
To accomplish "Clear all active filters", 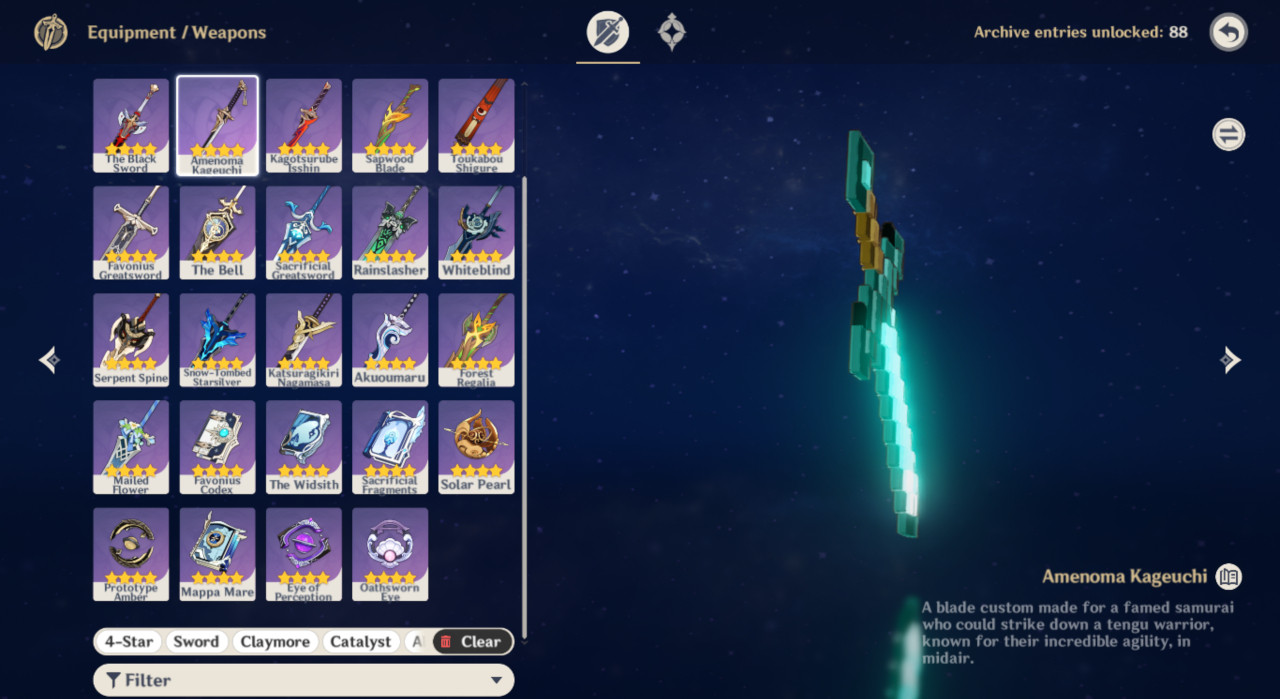I will click(x=472, y=642).
